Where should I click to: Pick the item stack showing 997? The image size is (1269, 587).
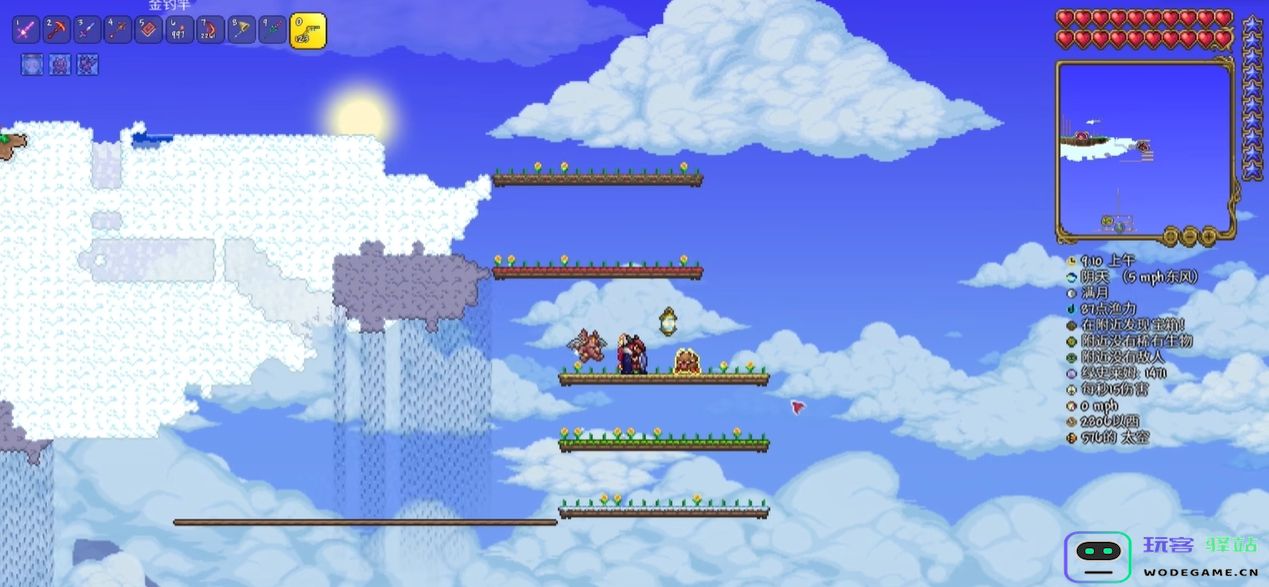[180, 30]
